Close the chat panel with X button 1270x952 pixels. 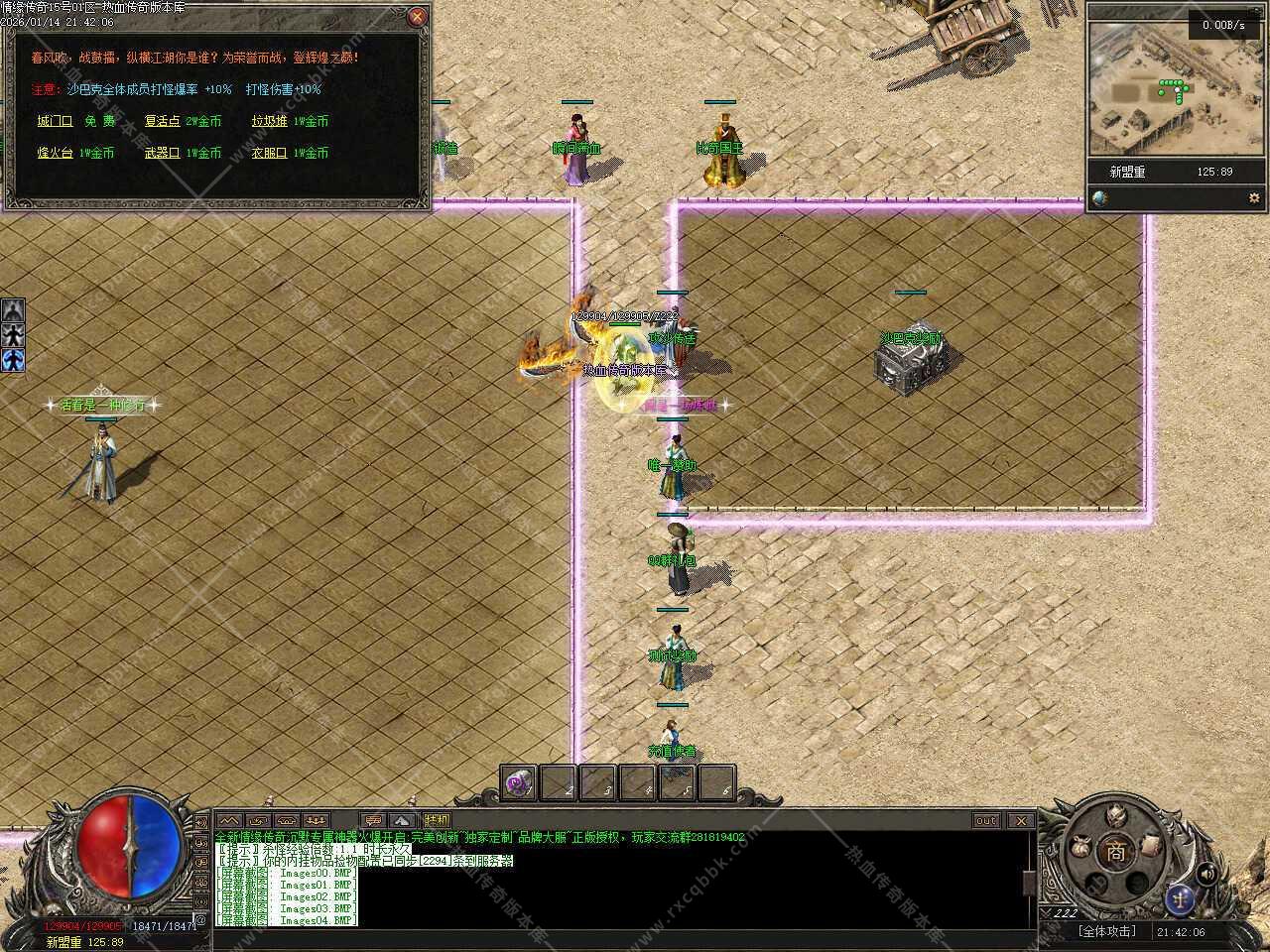tap(1020, 820)
